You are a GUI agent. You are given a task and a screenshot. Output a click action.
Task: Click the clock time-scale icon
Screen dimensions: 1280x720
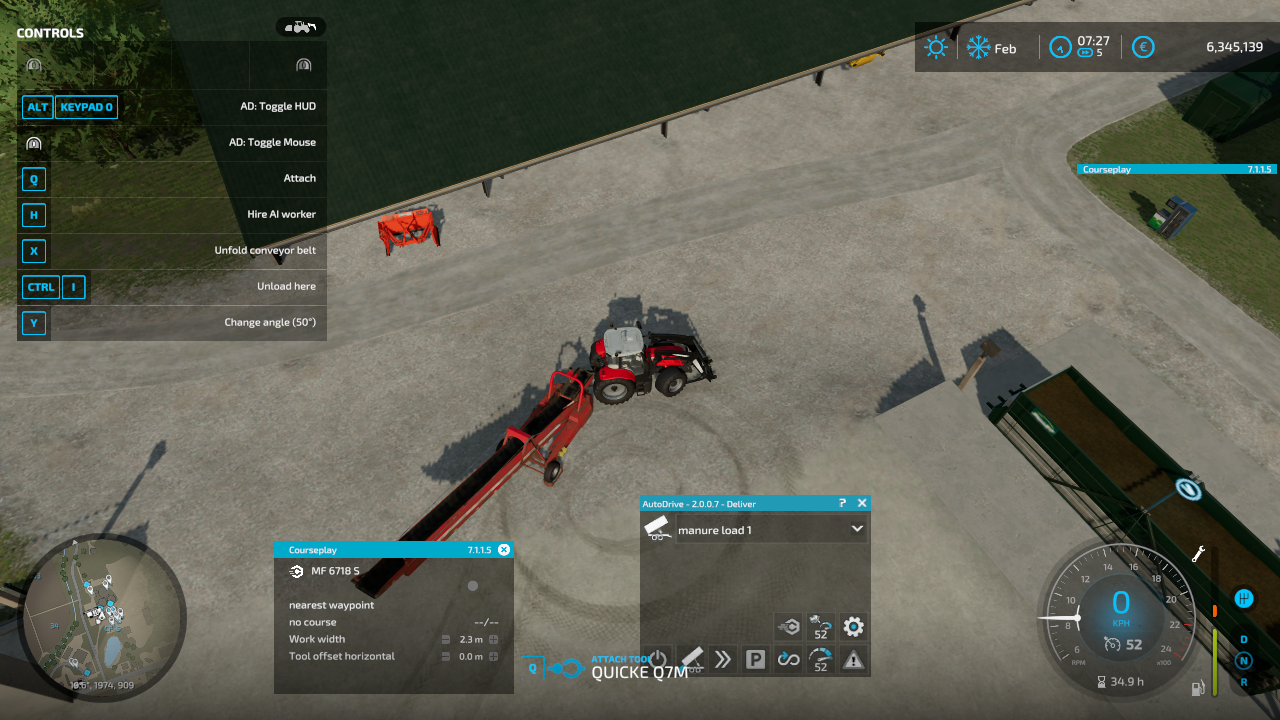1060,47
